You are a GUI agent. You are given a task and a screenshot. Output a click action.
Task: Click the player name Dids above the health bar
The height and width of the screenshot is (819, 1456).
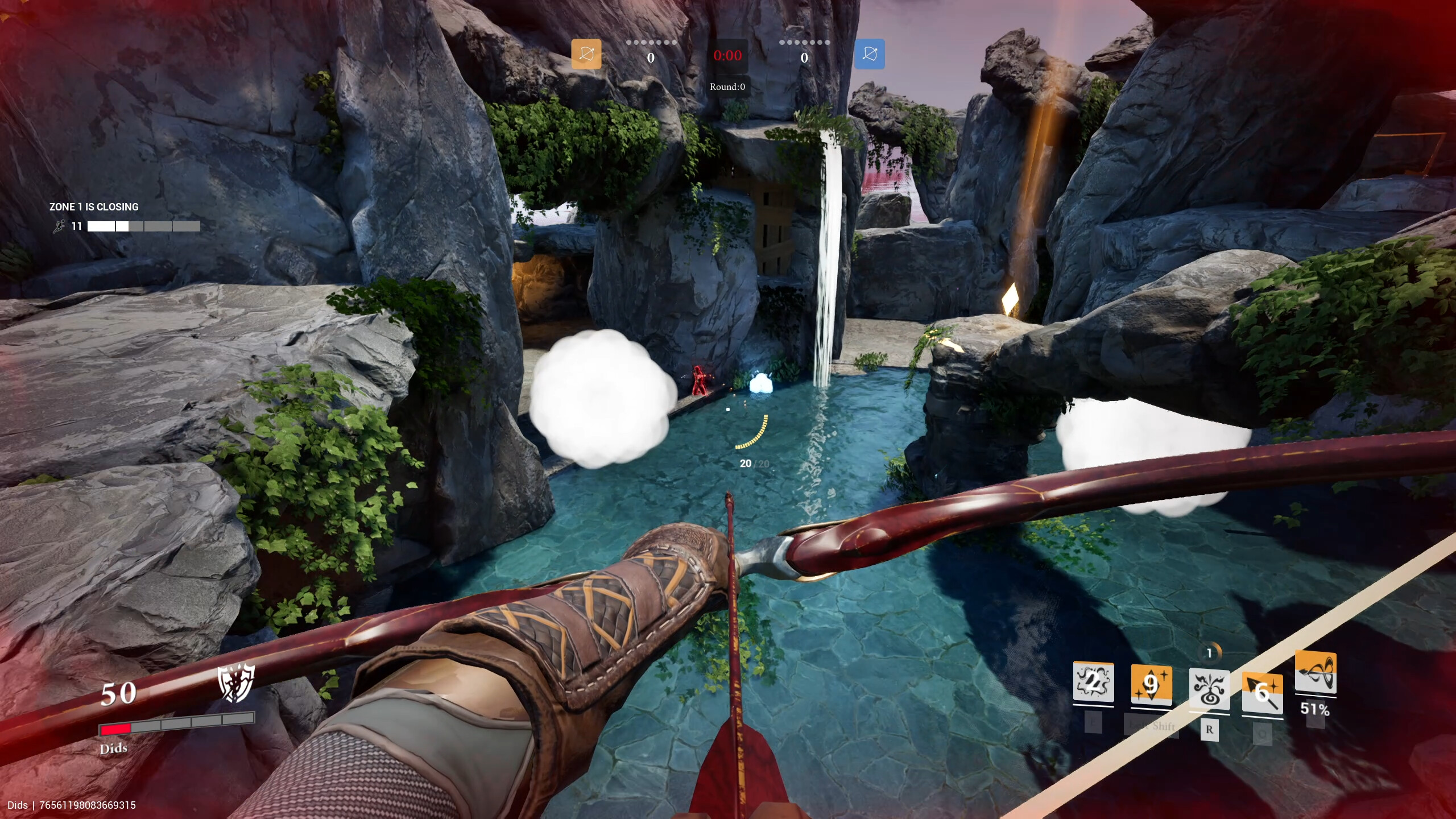click(x=114, y=748)
